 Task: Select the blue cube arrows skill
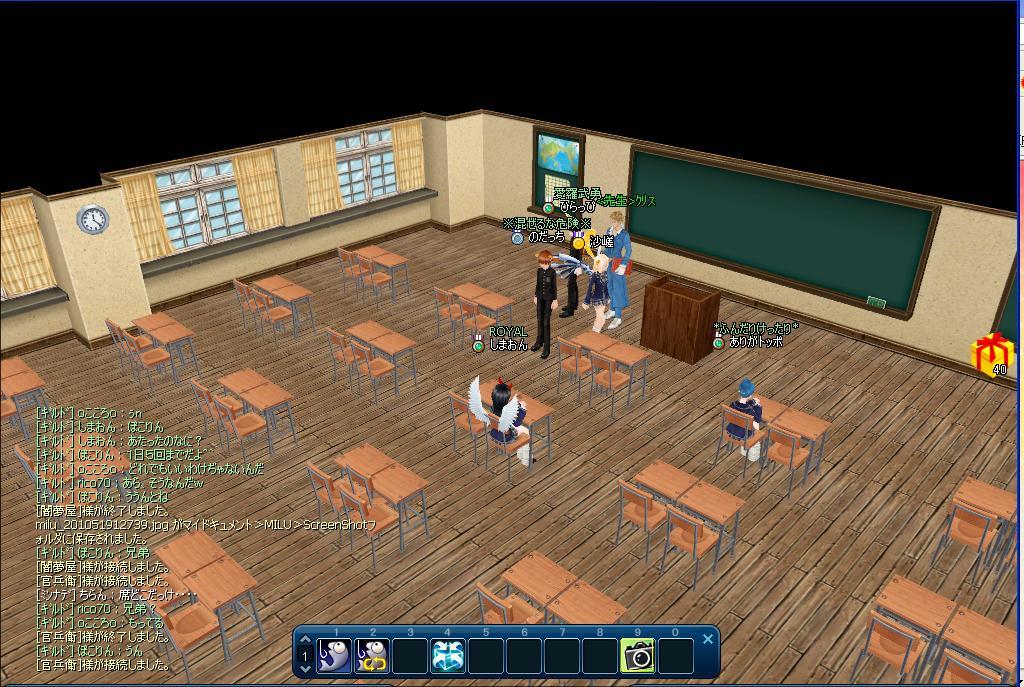447,656
